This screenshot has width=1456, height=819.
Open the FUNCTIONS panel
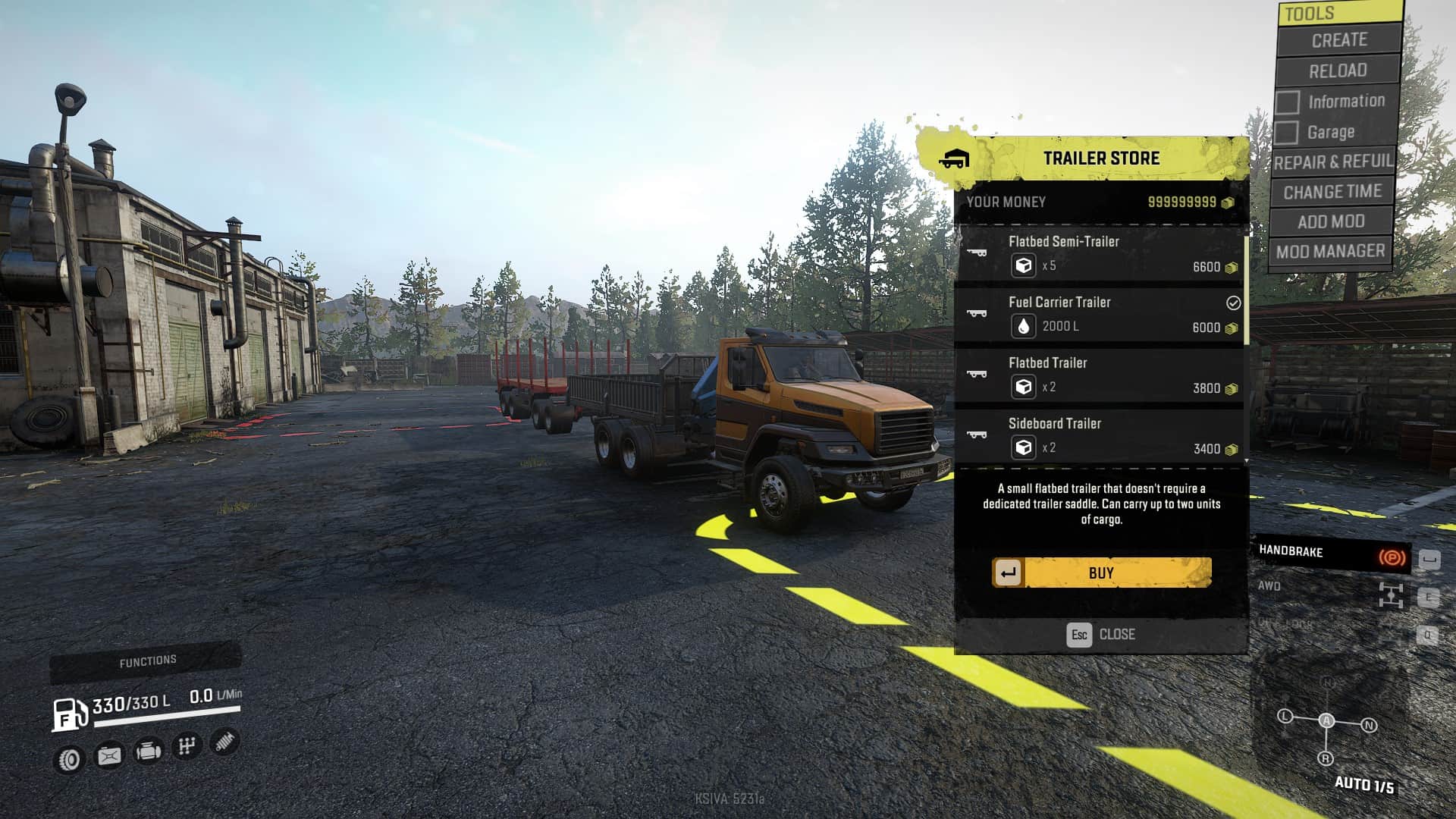(147, 662)
